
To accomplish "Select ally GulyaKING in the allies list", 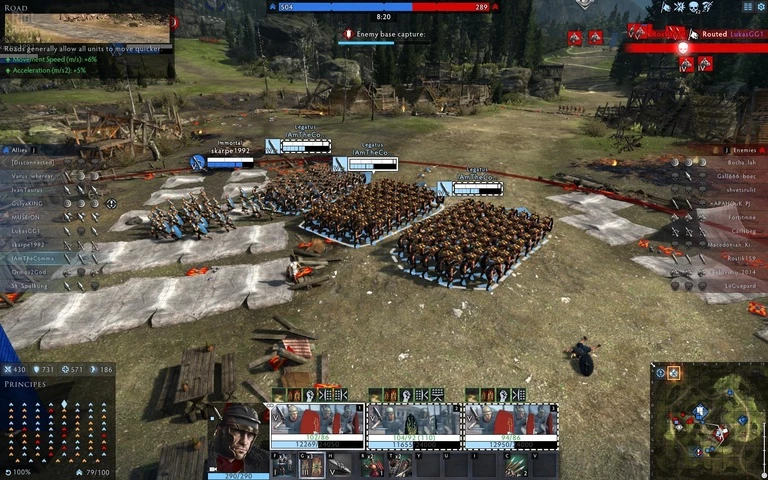I will pyautogui.click(x=28, y=203).
